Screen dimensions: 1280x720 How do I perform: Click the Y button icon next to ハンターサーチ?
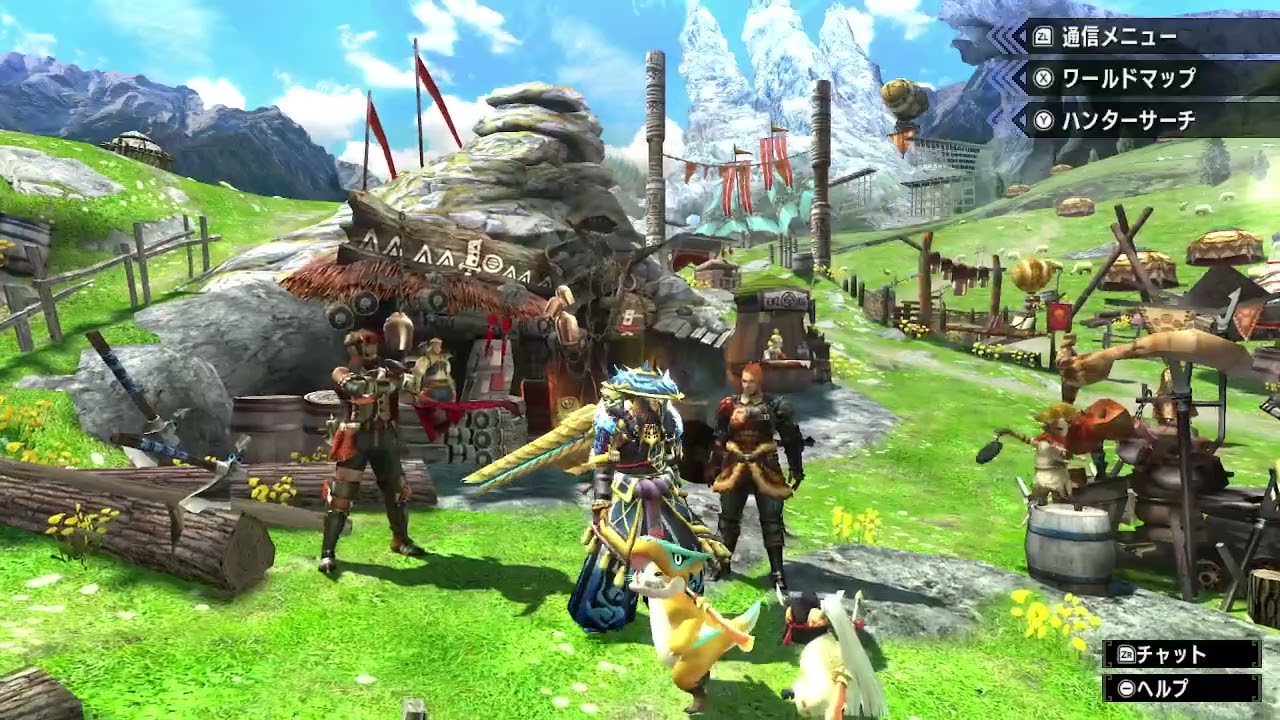[x=1045, y=120]
